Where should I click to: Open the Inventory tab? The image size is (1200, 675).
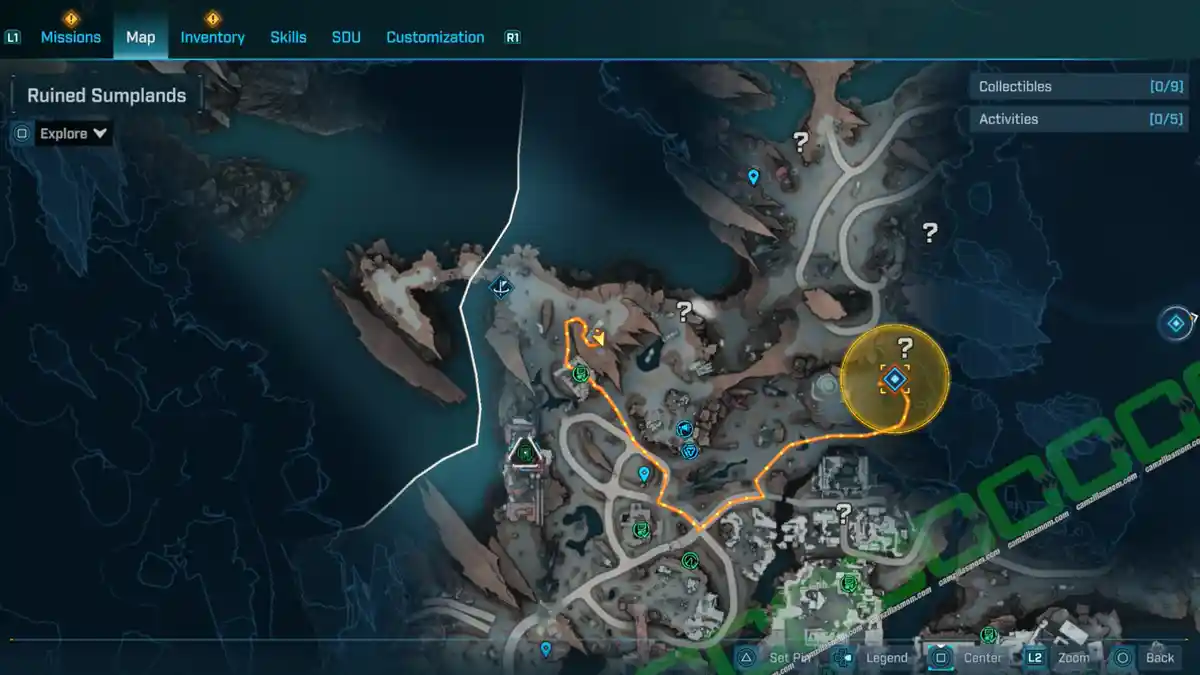click(x=212, y=37)
